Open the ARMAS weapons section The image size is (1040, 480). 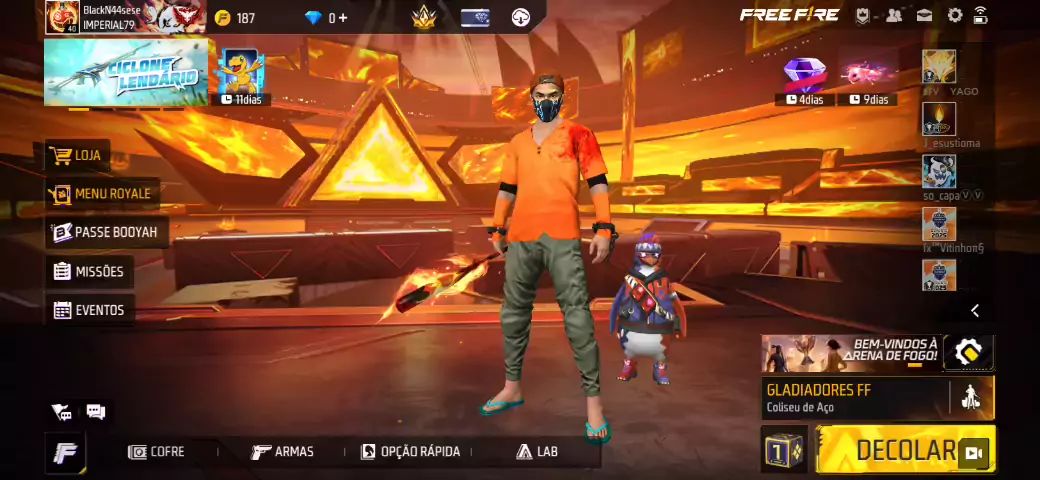pos(282,452)
